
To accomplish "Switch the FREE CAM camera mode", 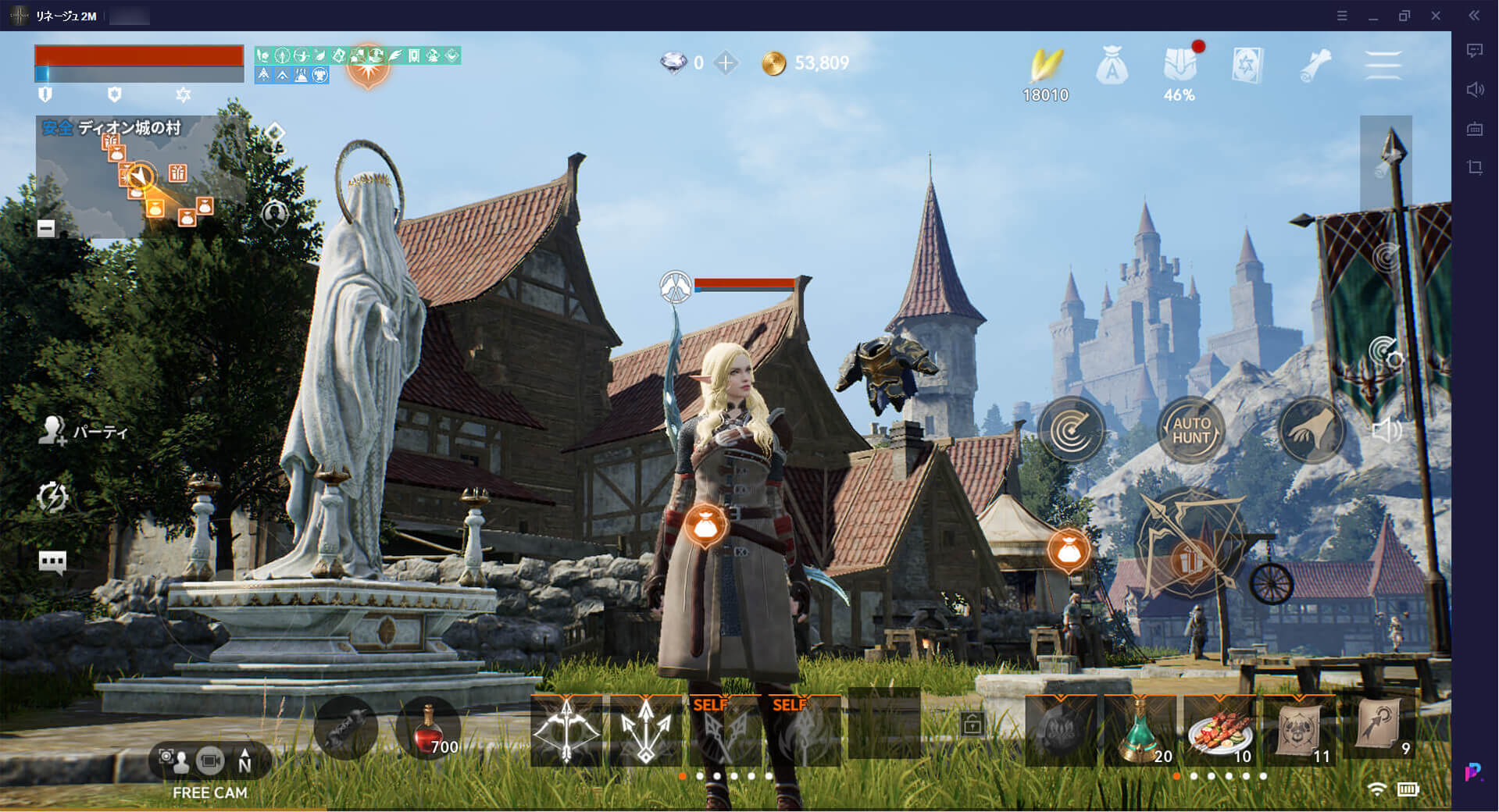I will [210, 760].
